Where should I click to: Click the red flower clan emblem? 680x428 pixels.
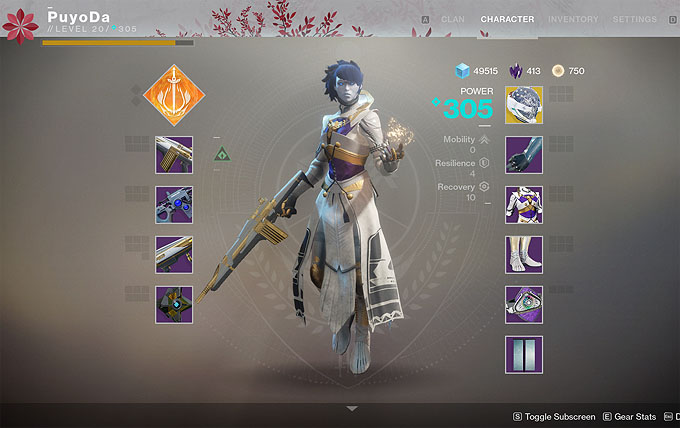20,25
